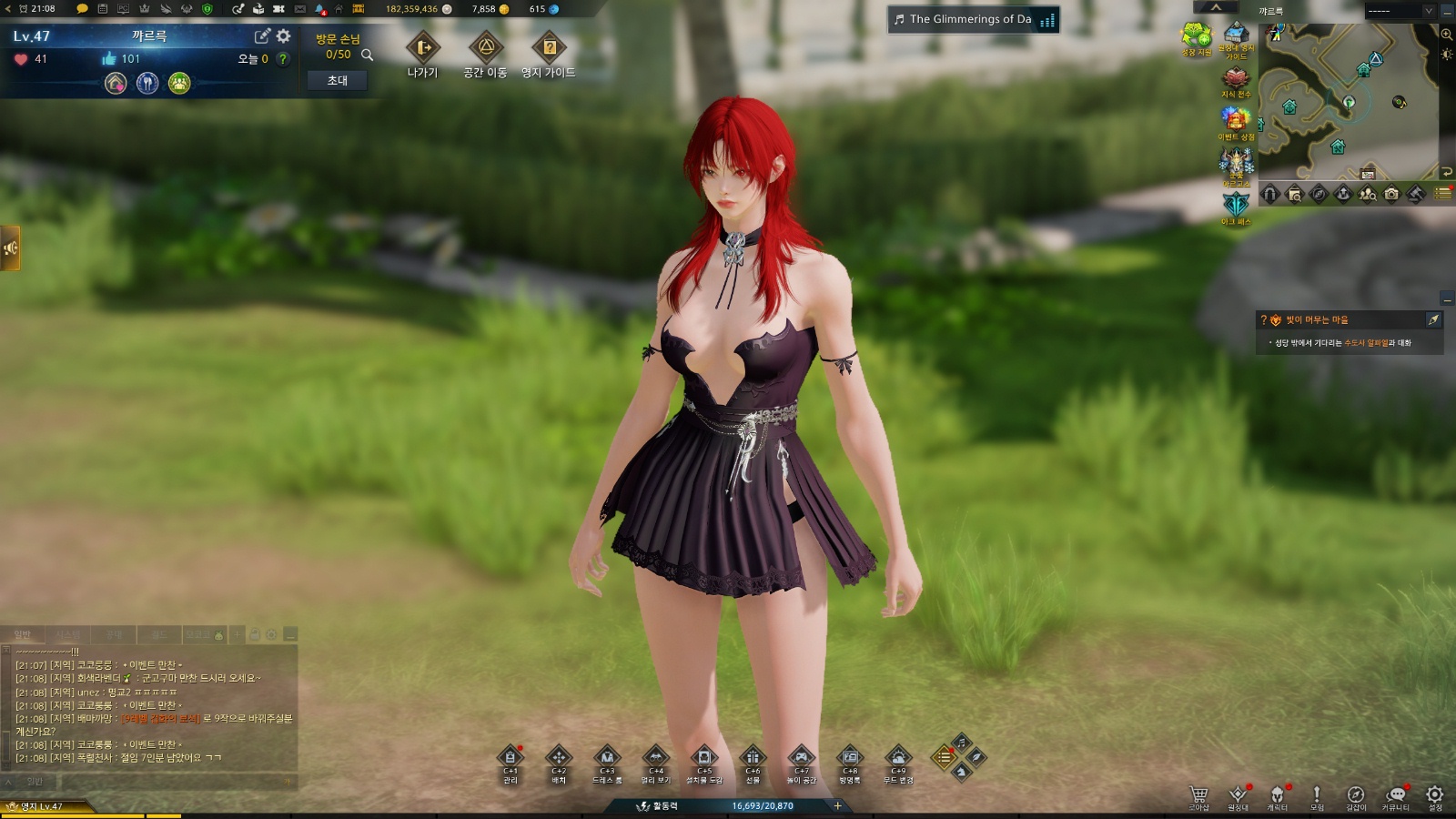Open the 아크 패스 Ark Pass
This screenshot has width=1456, height=819.
[1236, 206]
